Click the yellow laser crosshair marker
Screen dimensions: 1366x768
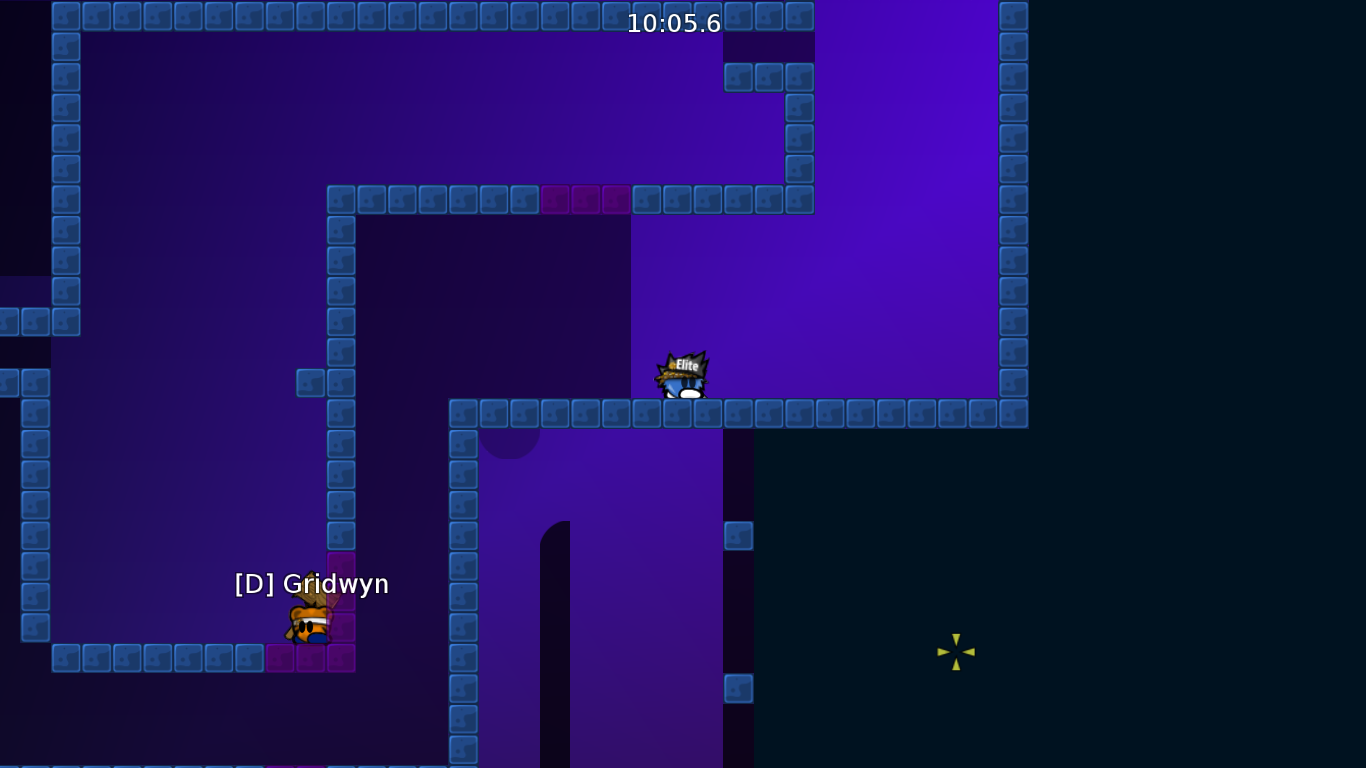(x=955, y=652)
